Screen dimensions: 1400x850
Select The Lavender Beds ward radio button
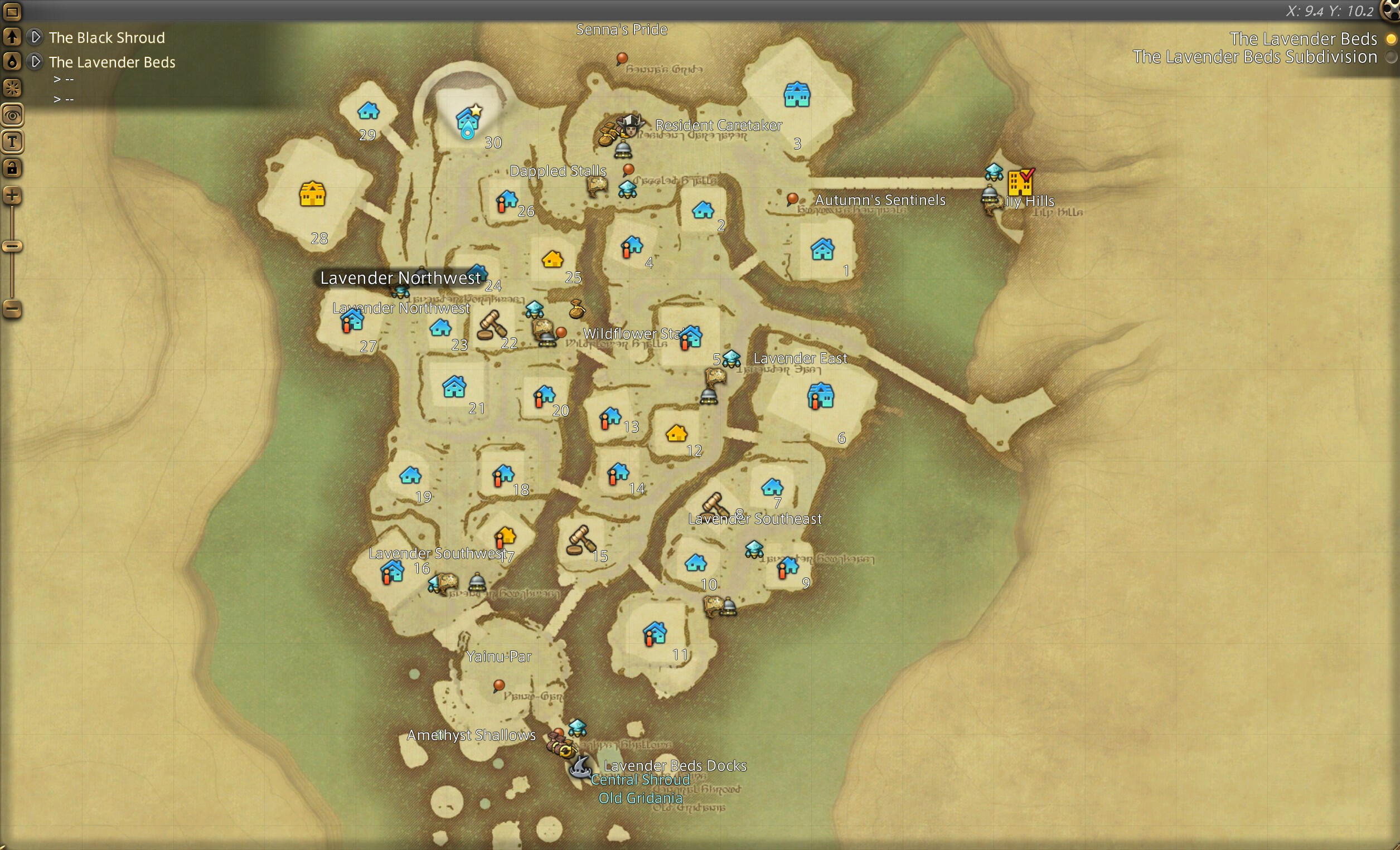click(x=1391, y=39)
